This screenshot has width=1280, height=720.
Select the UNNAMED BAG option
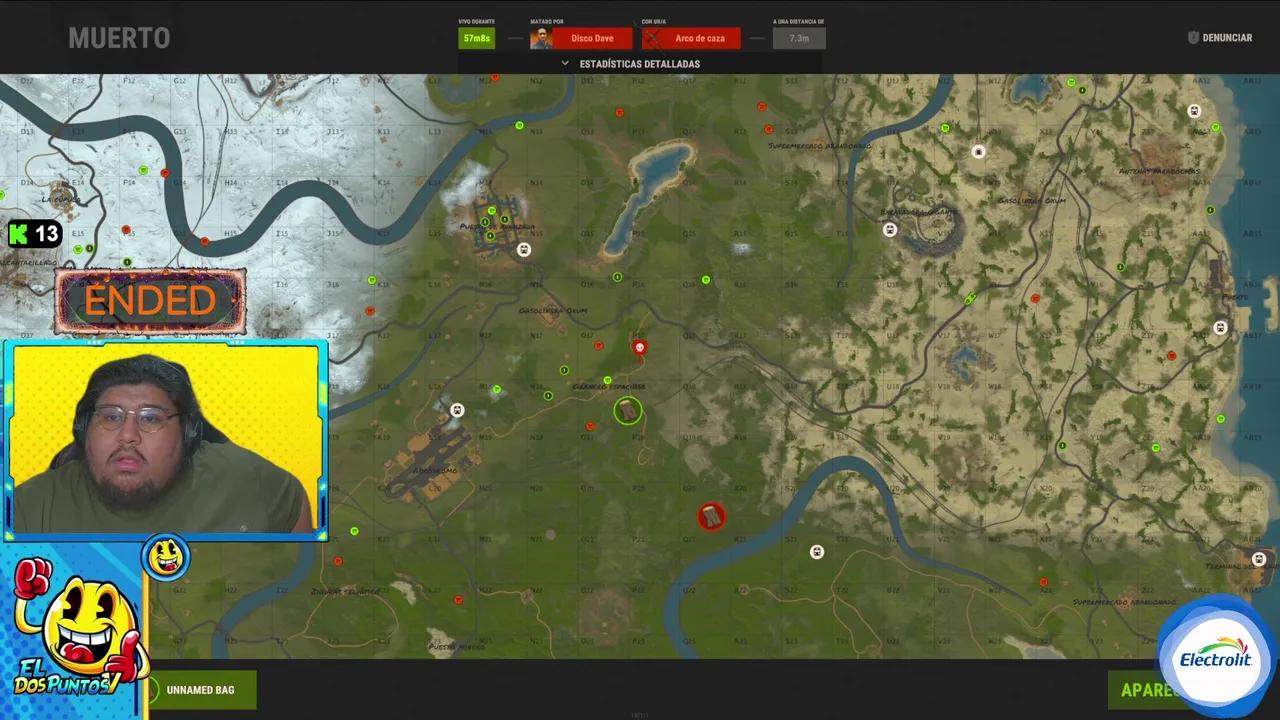point(202,689)
